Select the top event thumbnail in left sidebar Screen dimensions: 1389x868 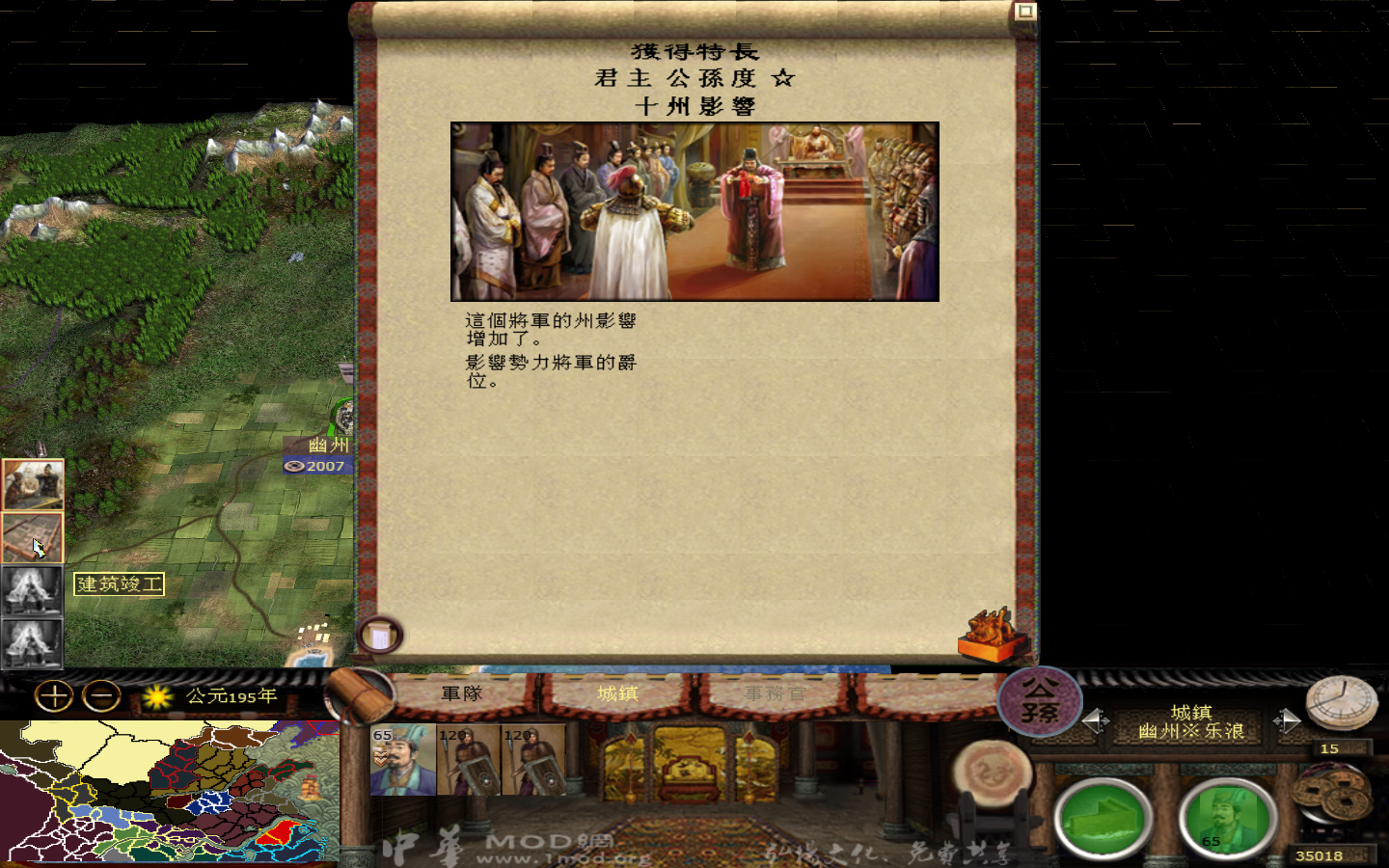34,486
